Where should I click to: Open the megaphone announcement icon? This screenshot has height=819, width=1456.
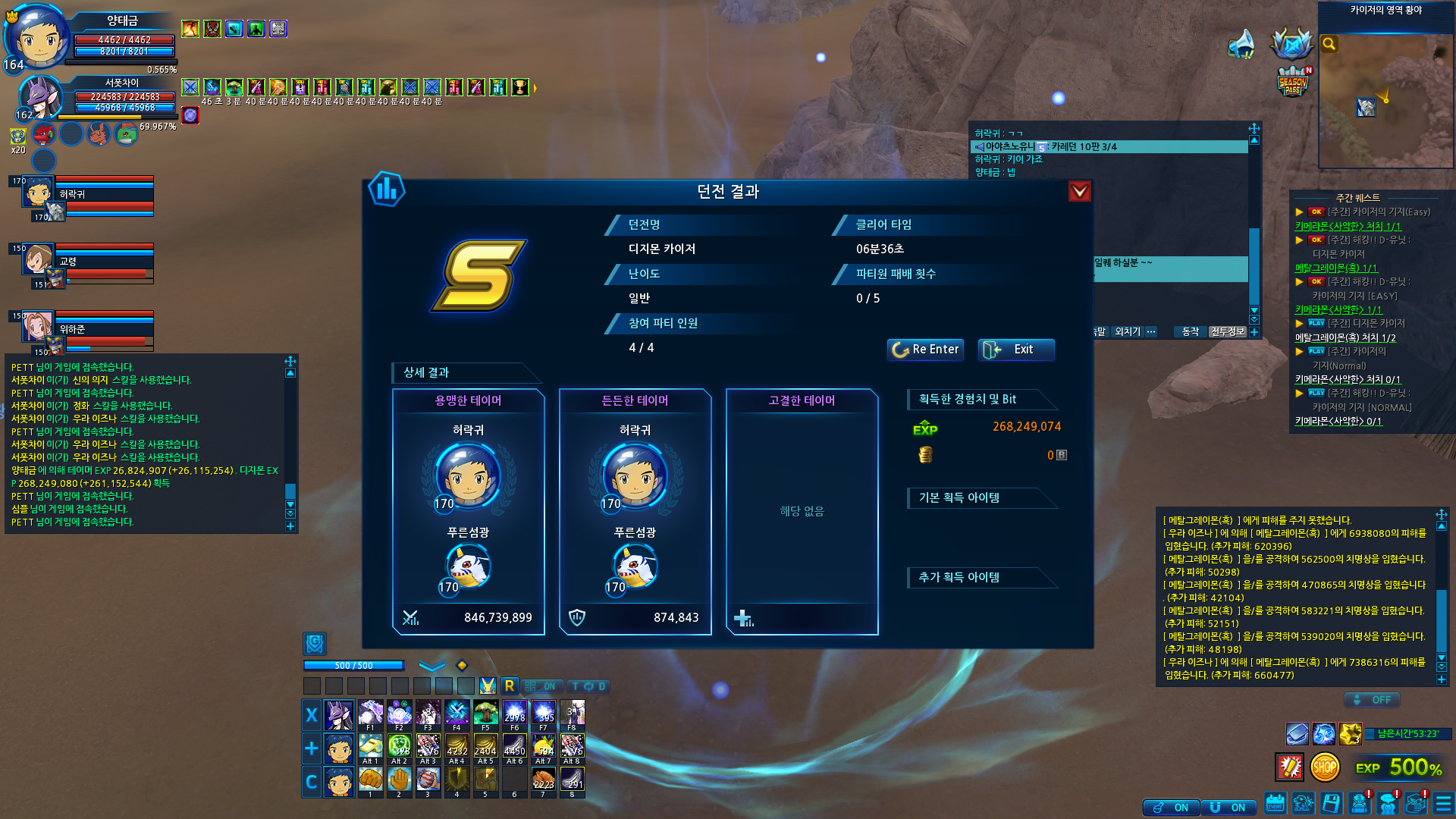click(1241, 44)
